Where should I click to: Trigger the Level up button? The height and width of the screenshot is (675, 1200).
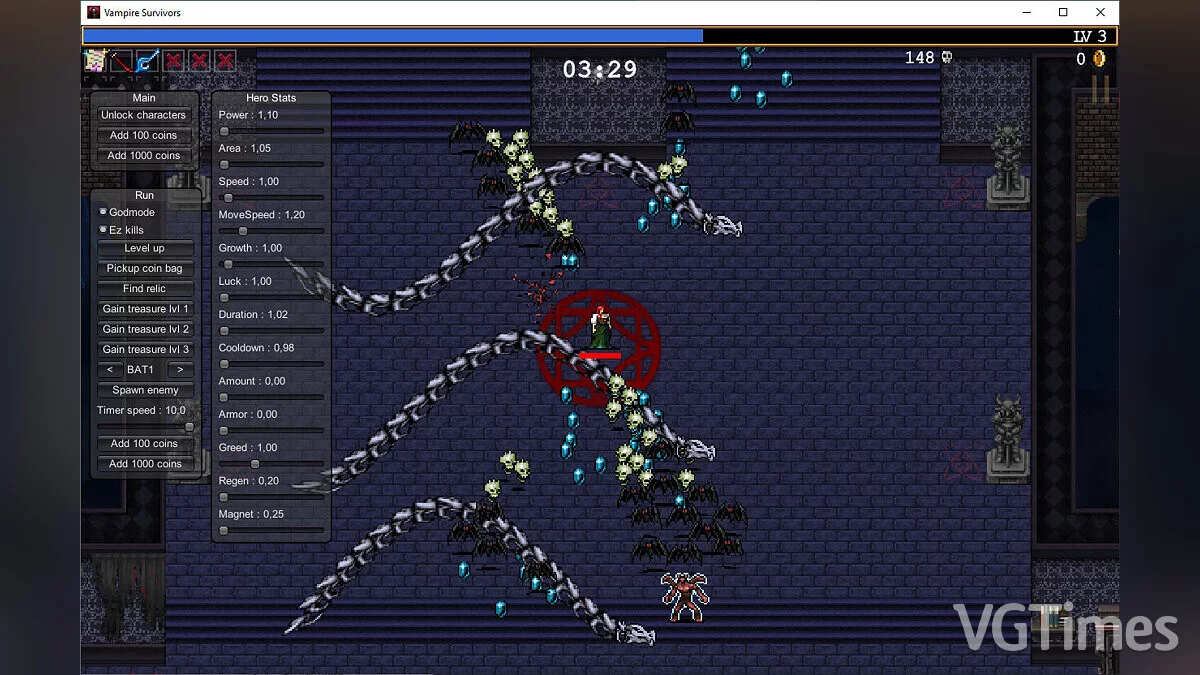144,248
